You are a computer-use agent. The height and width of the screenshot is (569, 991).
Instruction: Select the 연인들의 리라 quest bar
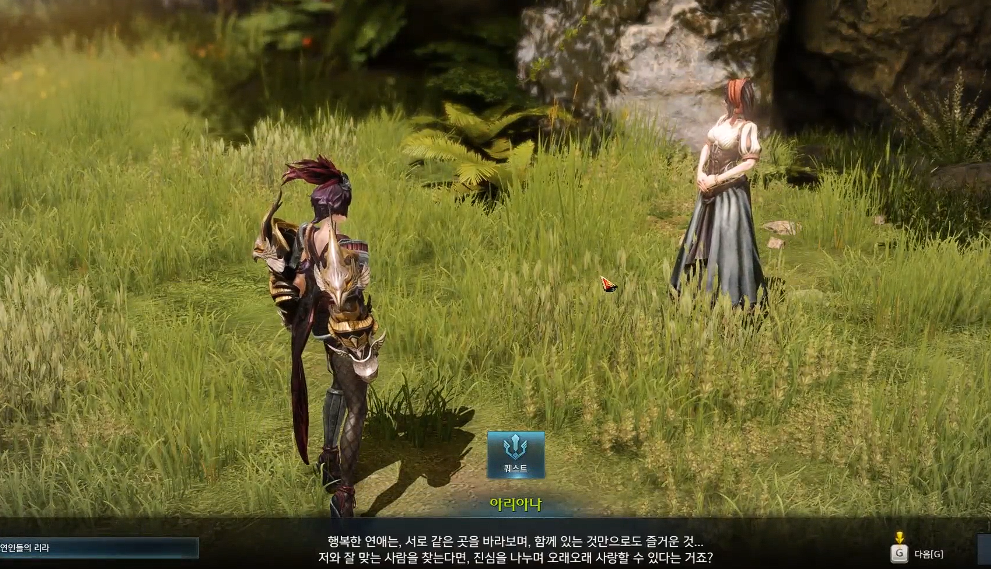(x=98, y=548)
